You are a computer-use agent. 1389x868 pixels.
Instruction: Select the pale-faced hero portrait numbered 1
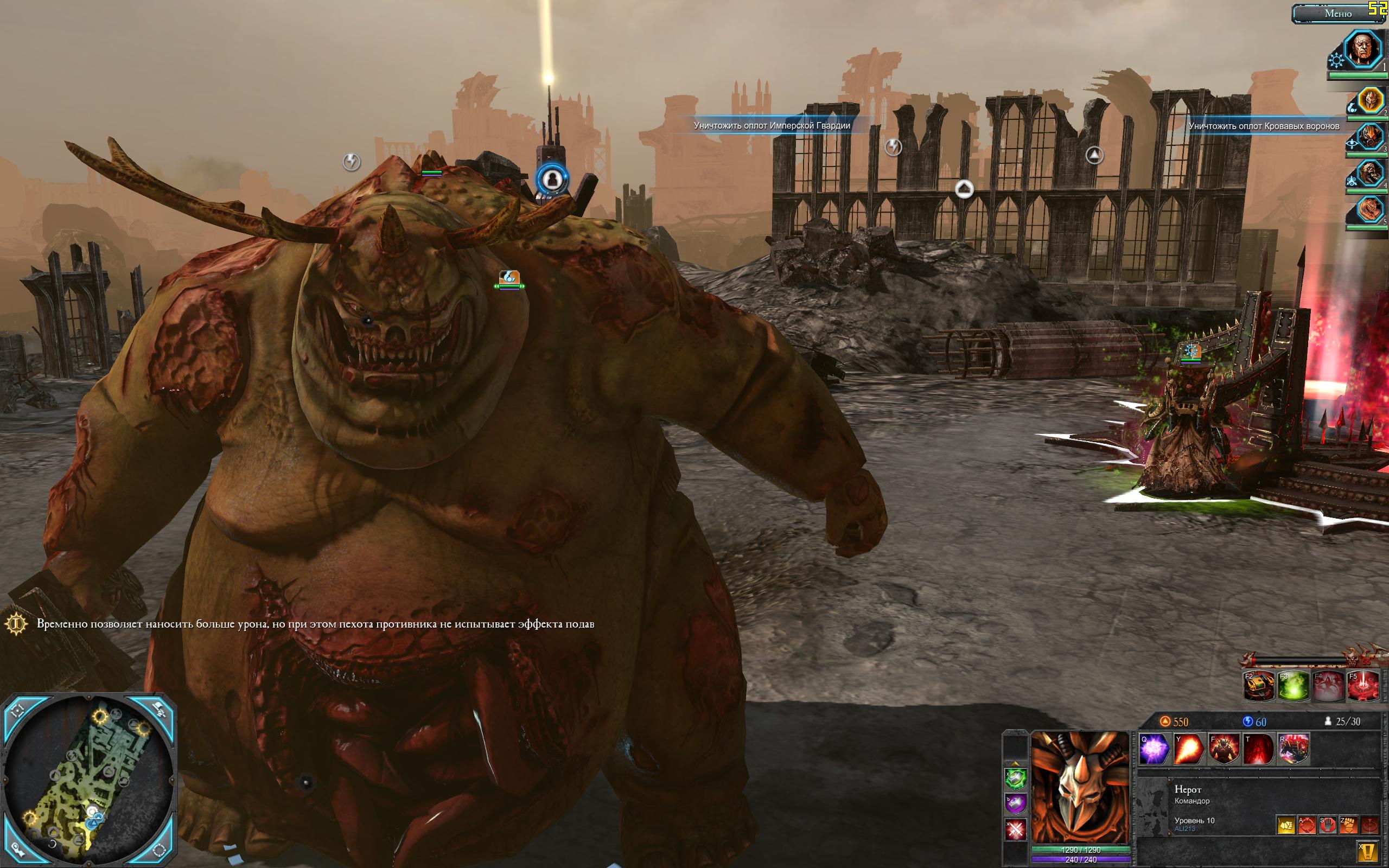[x=1363, y=50]
